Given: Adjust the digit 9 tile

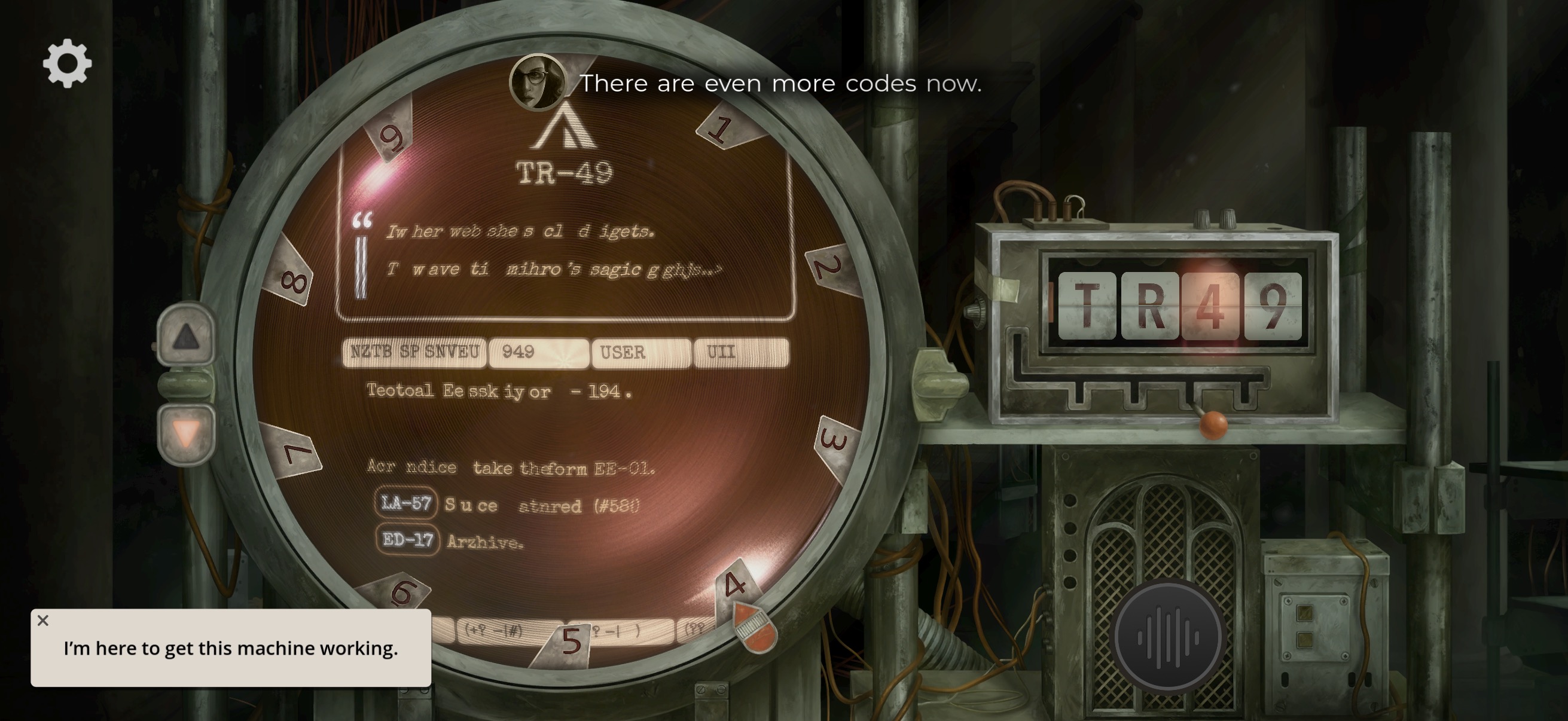Looking at the screenshot, I should tap(1273, 305).
